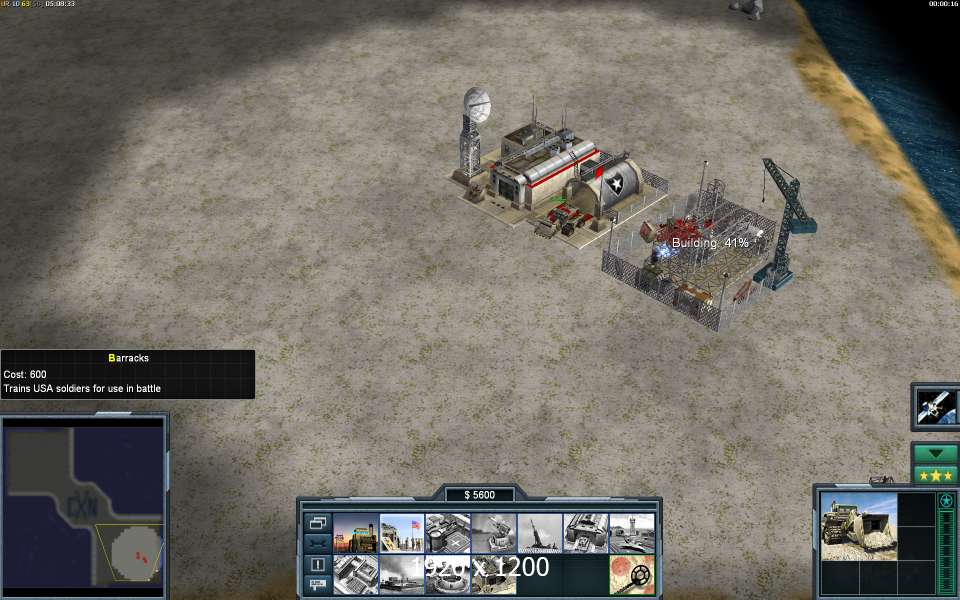This screenshot has height=600, width=960.
Task: Pick the upright missile structure build icon
Action: point(540,533)
